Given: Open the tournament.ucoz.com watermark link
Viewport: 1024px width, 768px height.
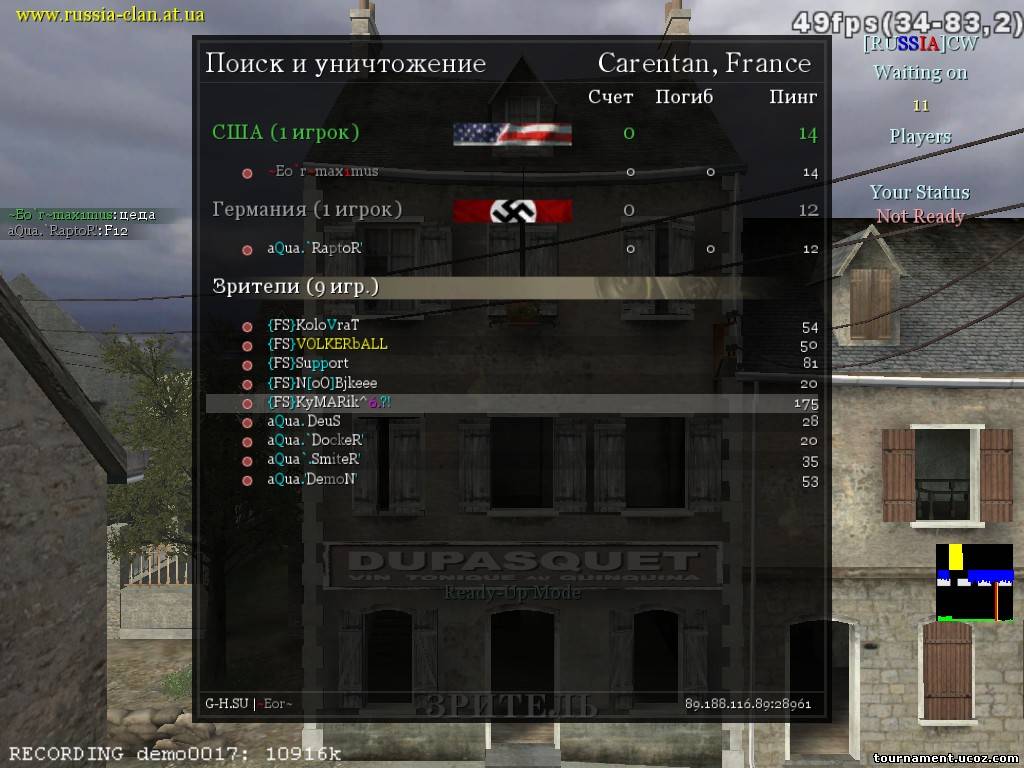Looking at the screenshot, I should pyautogui.click(x=944, y=757).
